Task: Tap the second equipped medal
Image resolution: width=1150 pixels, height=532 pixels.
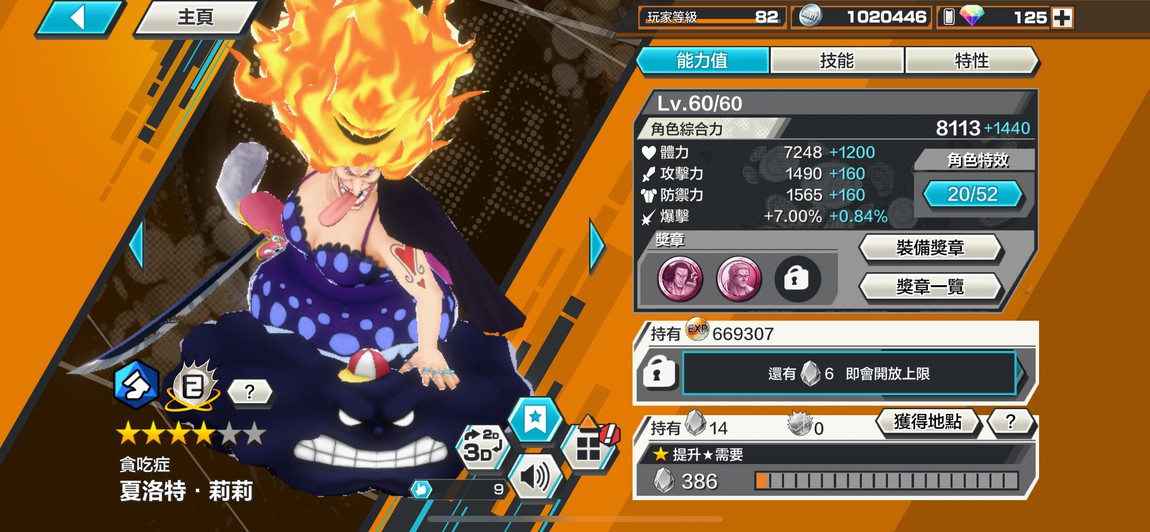Action: click(x=739, y=280)
